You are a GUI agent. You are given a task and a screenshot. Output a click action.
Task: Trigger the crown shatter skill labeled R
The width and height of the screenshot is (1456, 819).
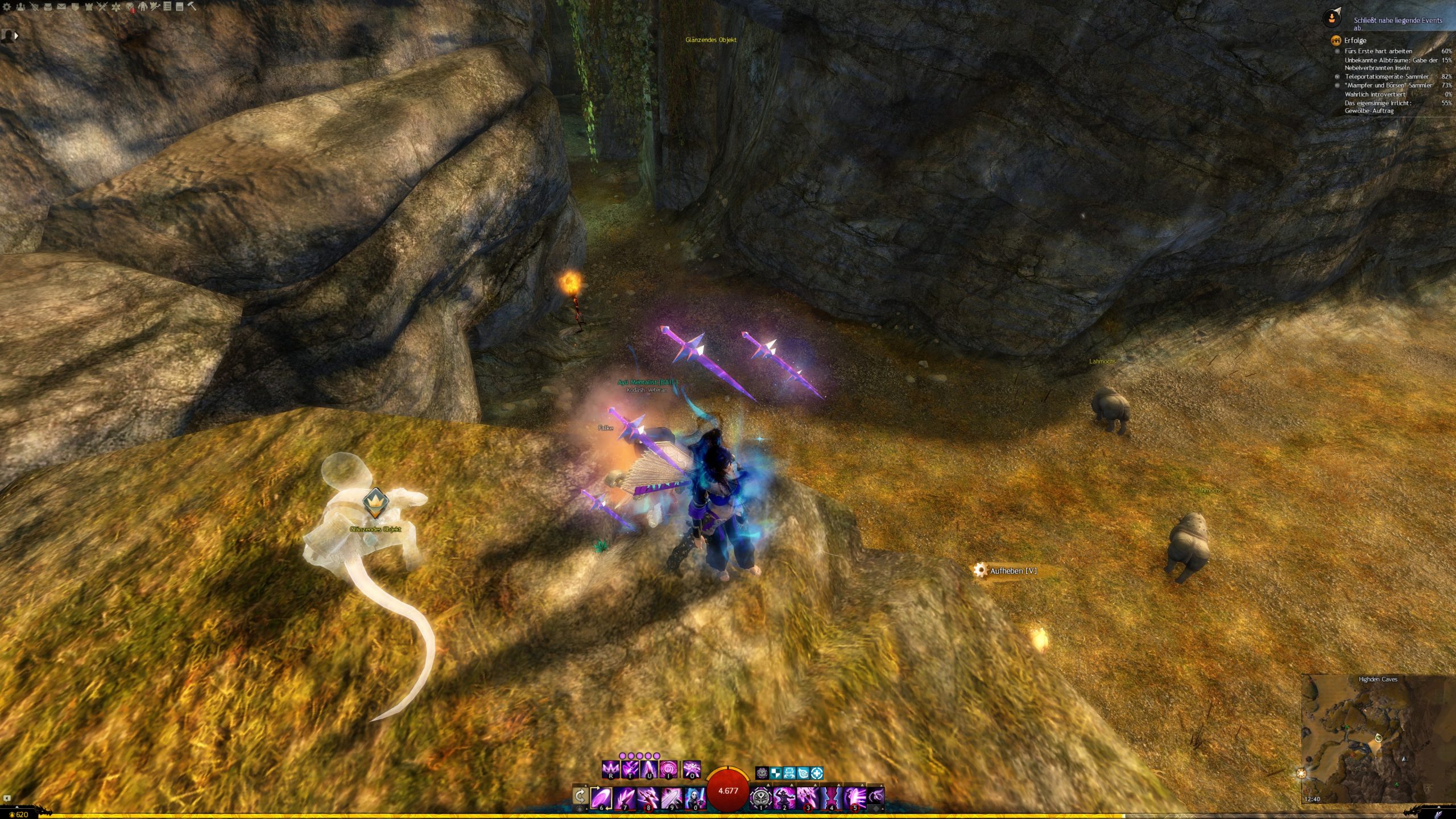610,770
